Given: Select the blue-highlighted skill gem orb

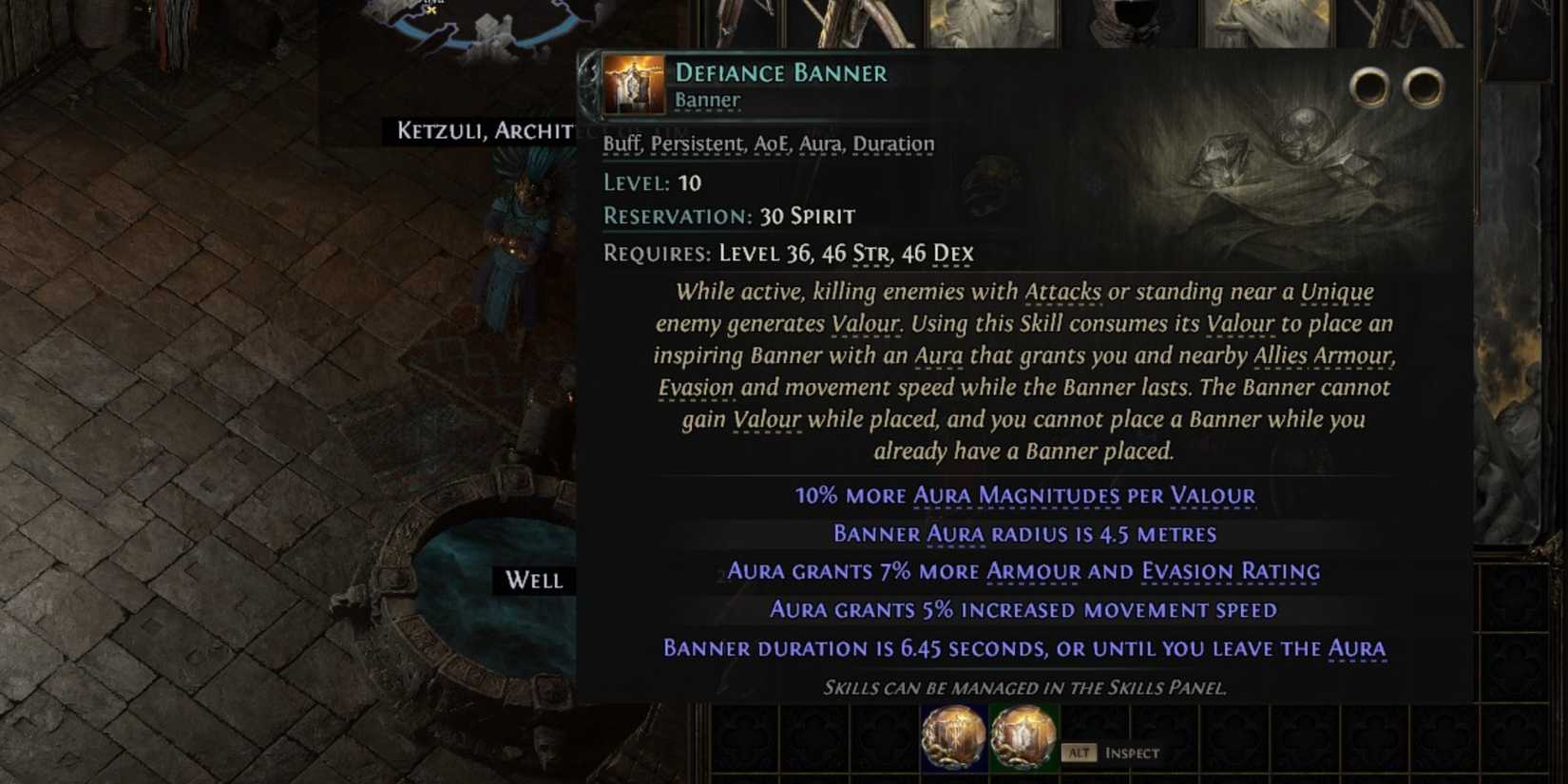Looking at the screenshot, I should pos(953,734).
